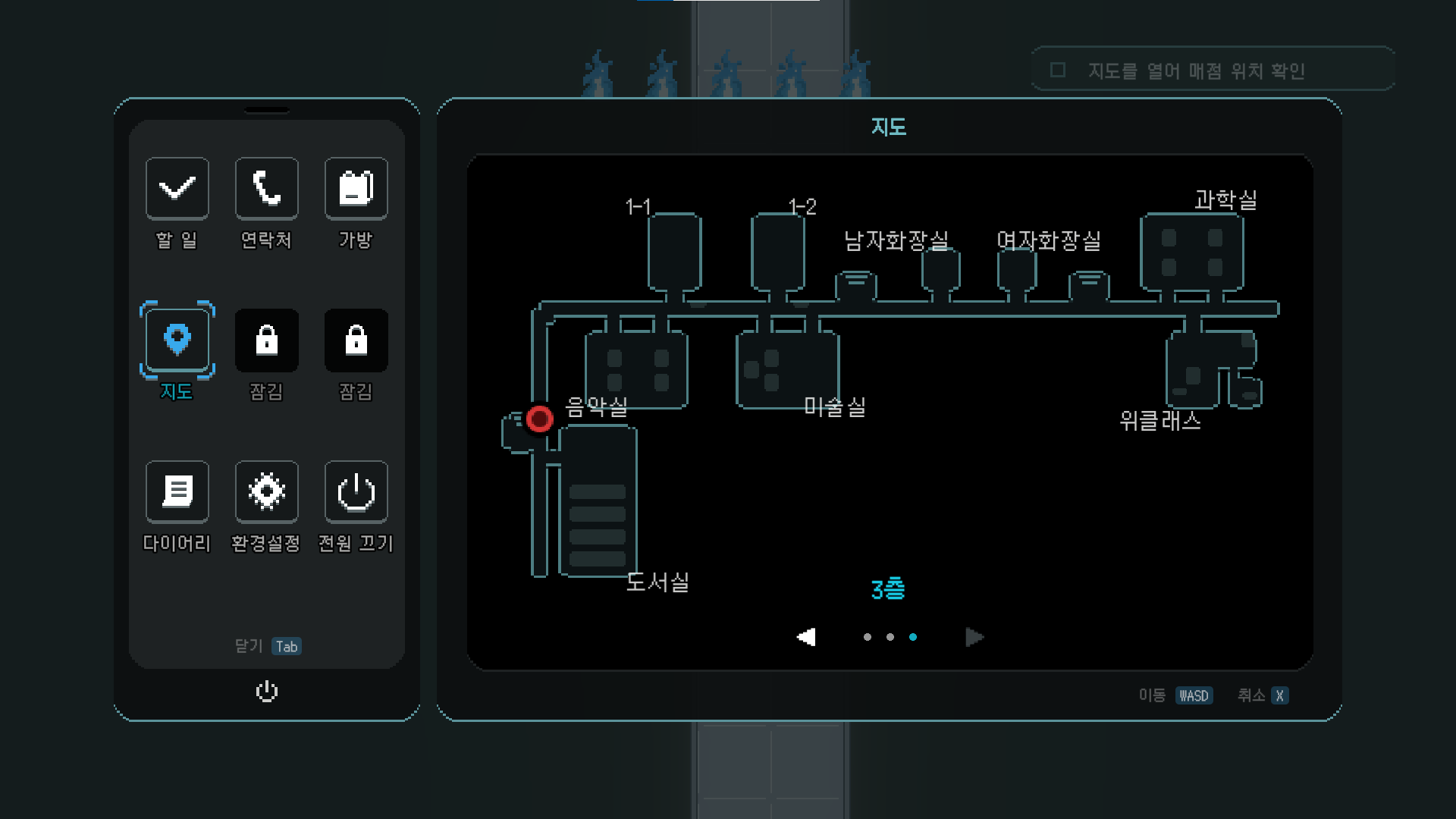Open 환경설정 settings app

pyautogui.click(x=266, y=492)
